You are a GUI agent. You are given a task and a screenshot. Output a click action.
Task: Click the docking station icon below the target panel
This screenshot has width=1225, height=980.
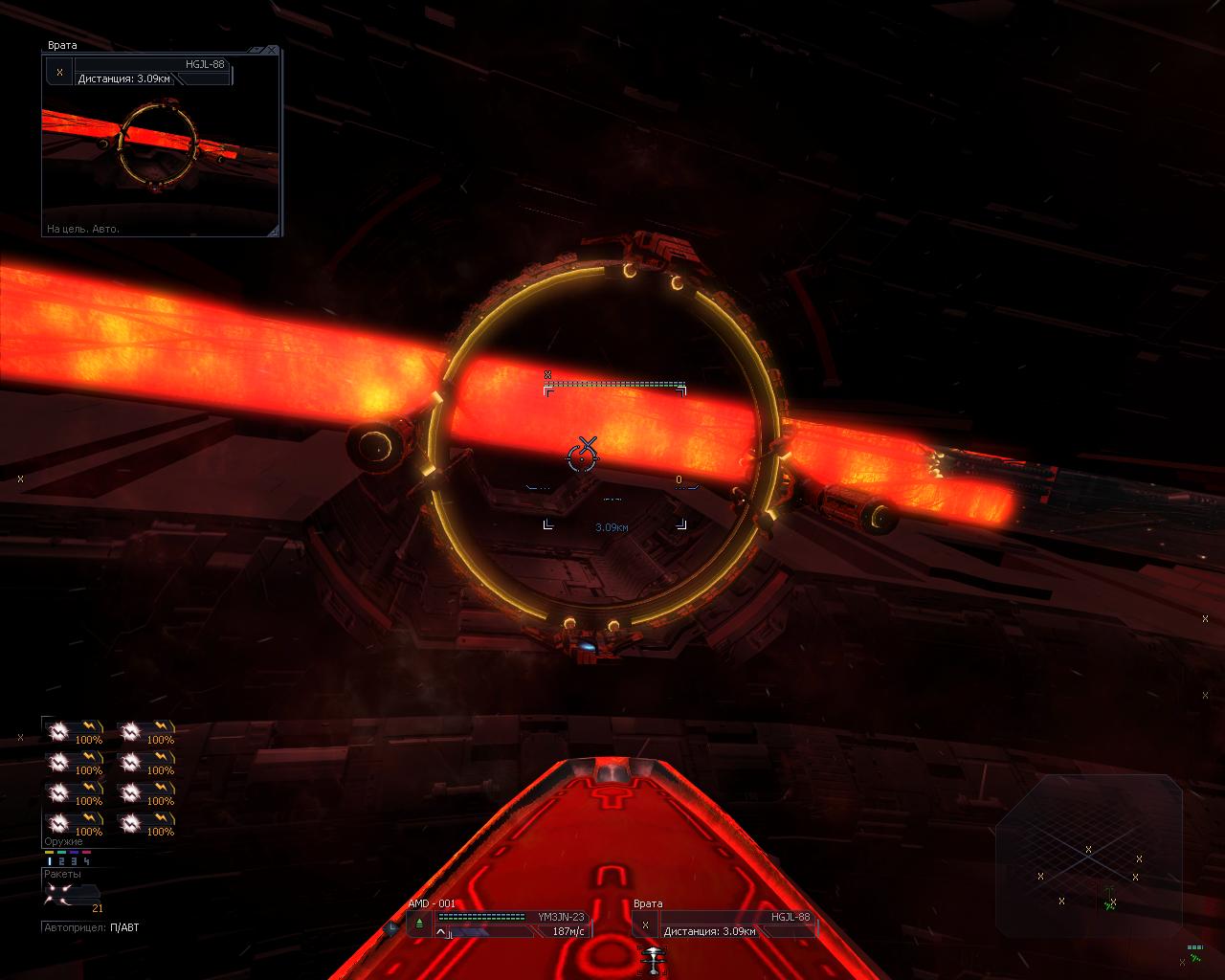coord(653,959)
